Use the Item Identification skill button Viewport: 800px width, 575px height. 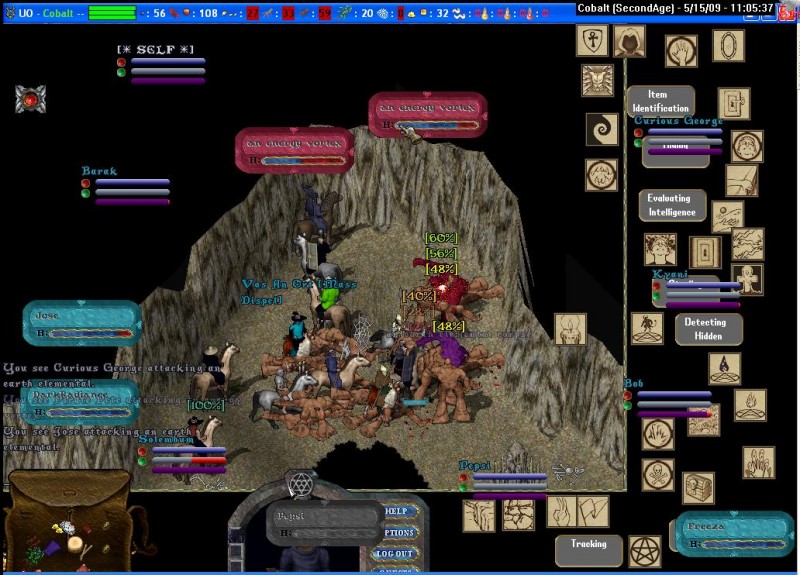[660, 102]
